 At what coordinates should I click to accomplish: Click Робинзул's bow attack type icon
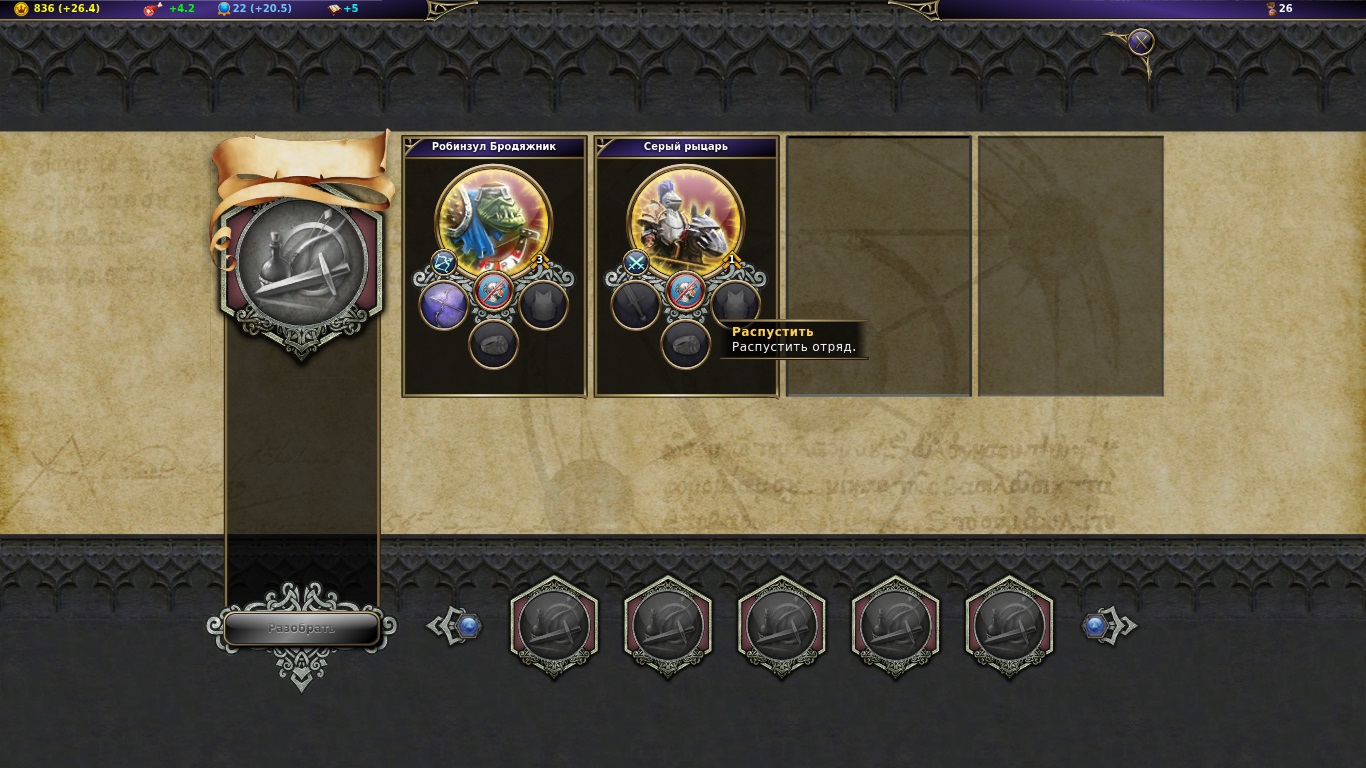[x=444, y=263]
